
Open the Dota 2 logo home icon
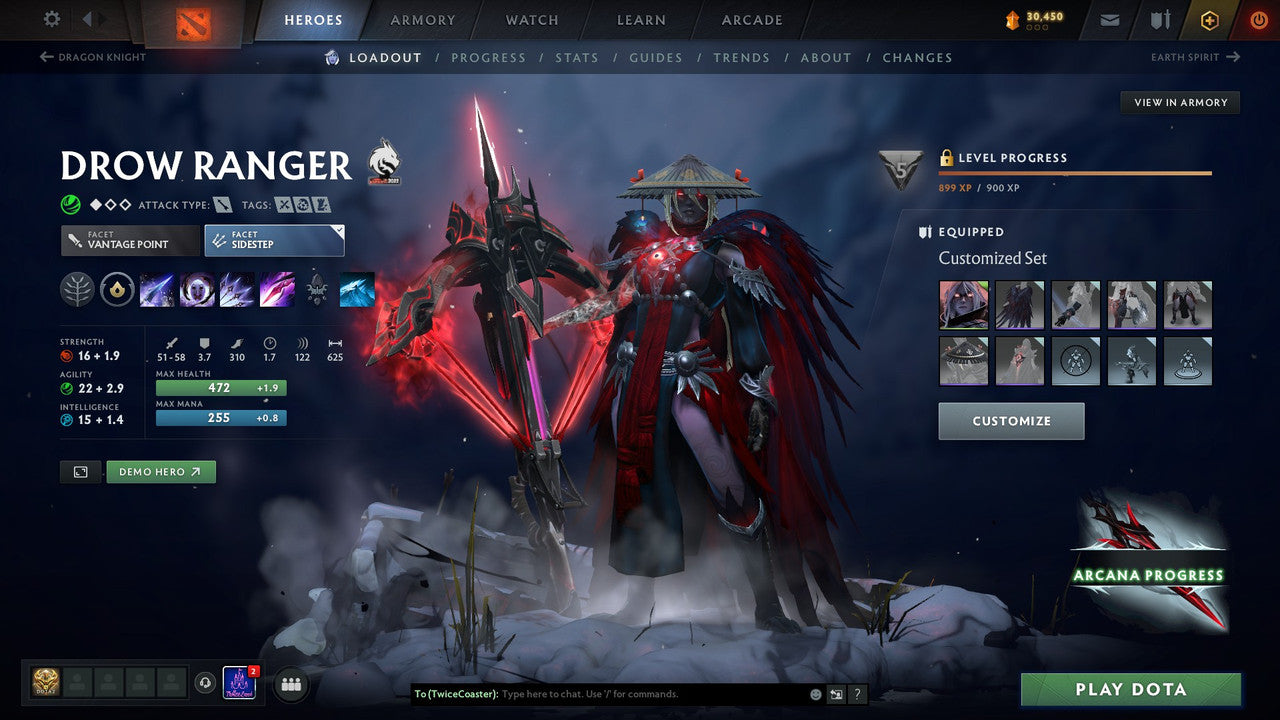click(x=196, y=20)
